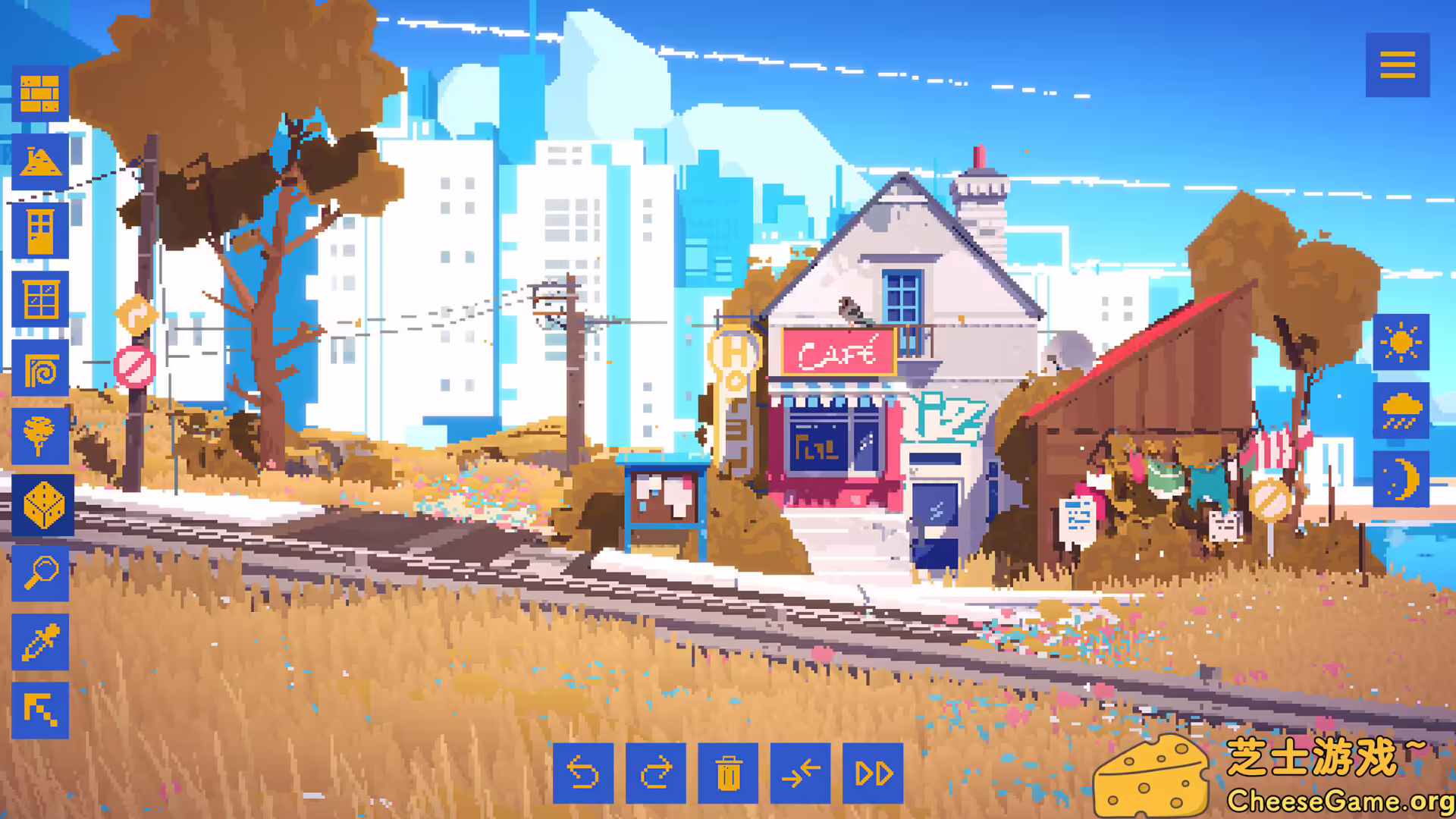Viewport: 1456px width, 819px height.
Task: Select the plant tool
Action: pyautogui.click(x=41, y=435)
